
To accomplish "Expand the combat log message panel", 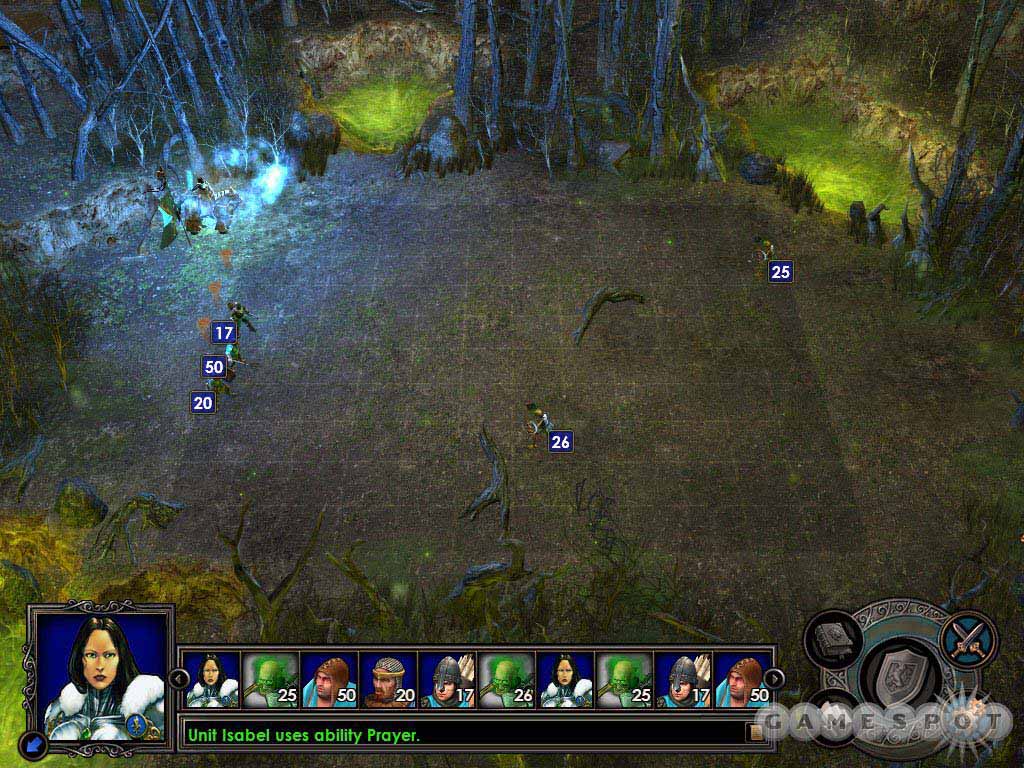I will pos(756,734).
